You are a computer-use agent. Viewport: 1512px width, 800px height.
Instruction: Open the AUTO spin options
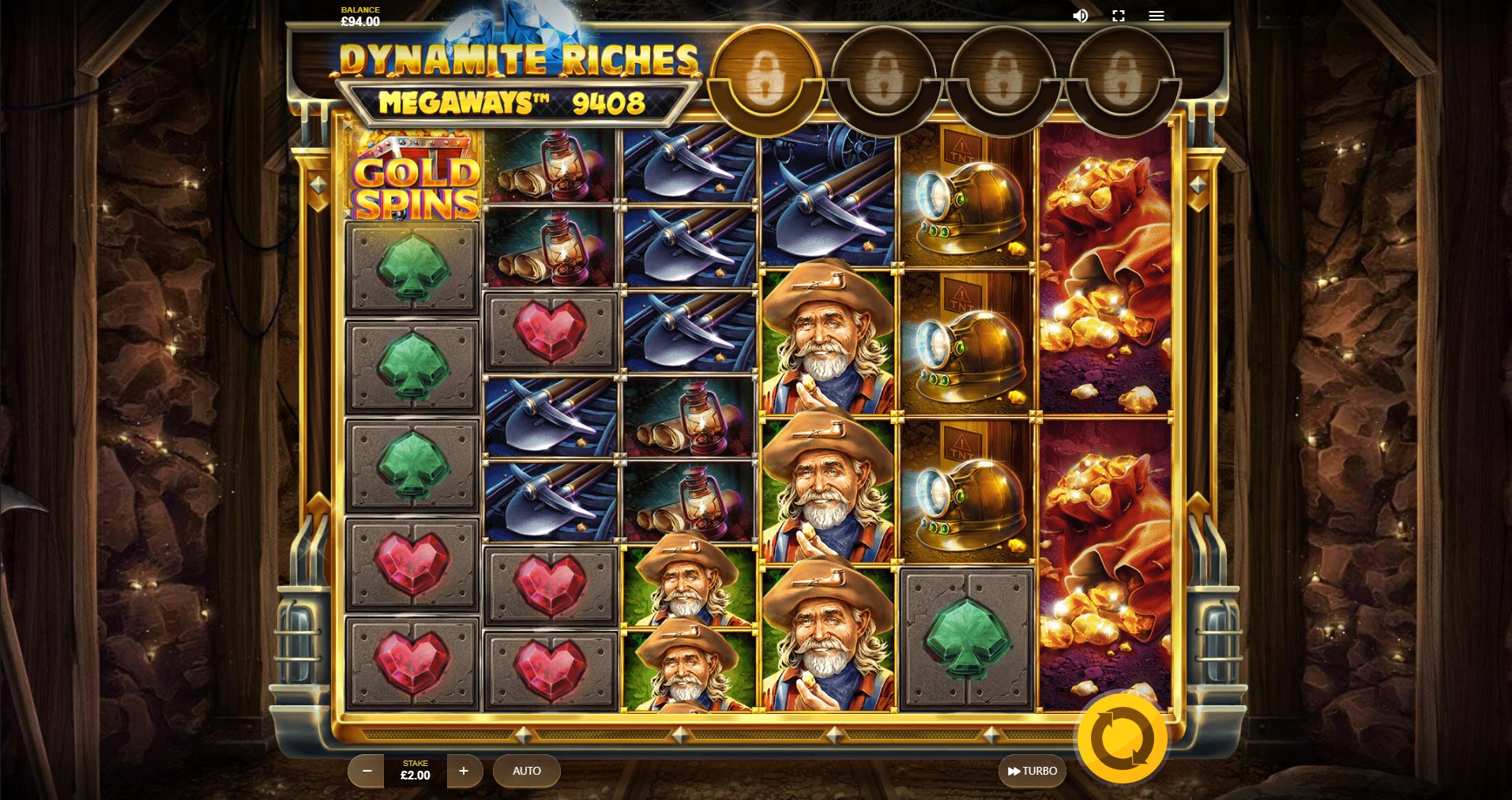[526, 771]
